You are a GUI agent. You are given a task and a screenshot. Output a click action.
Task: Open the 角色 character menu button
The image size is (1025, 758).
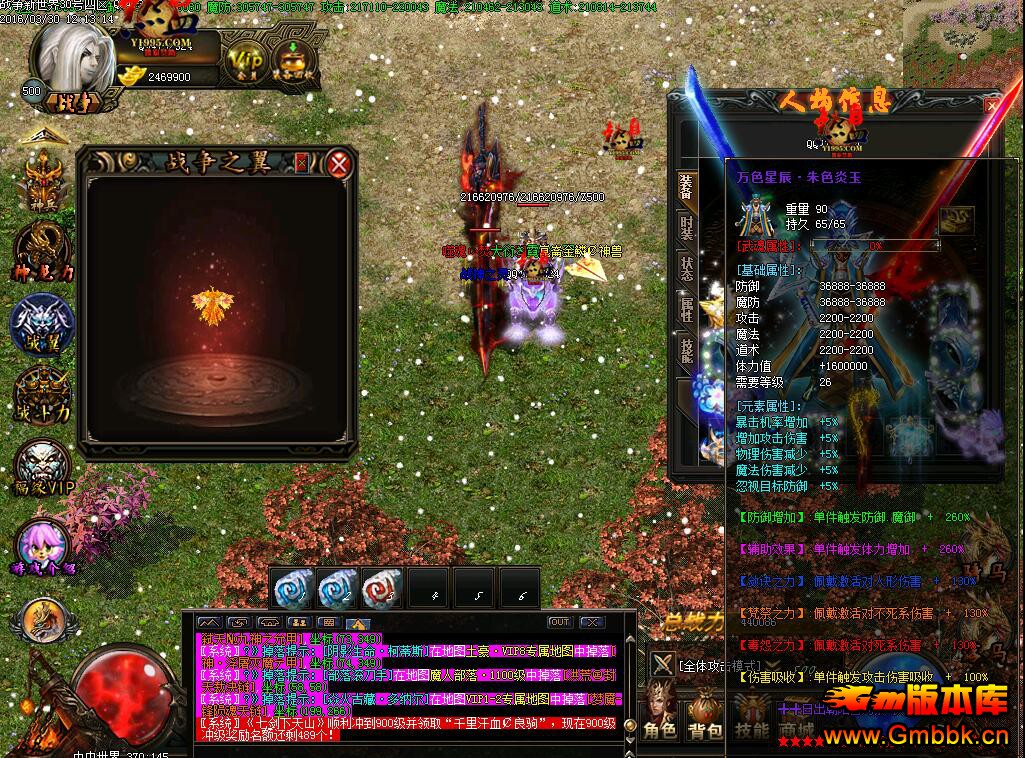(659, 716)
